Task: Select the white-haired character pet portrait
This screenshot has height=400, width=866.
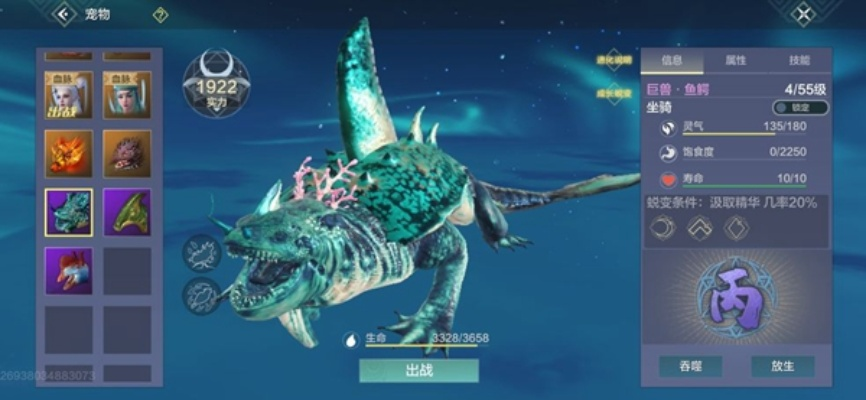Action: coord(69,95)
